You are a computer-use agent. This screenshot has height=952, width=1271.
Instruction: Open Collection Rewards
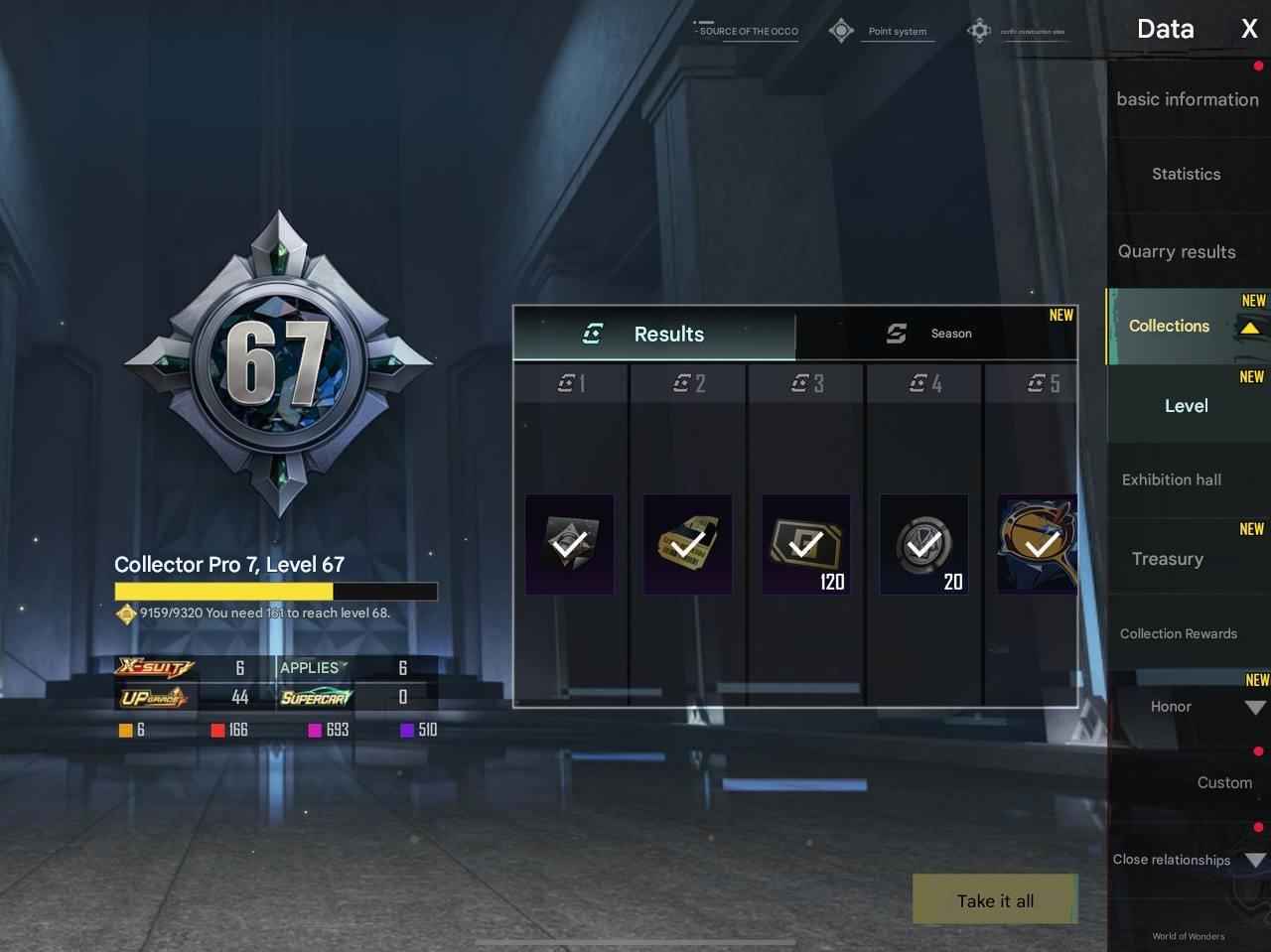coord(1178,633)
